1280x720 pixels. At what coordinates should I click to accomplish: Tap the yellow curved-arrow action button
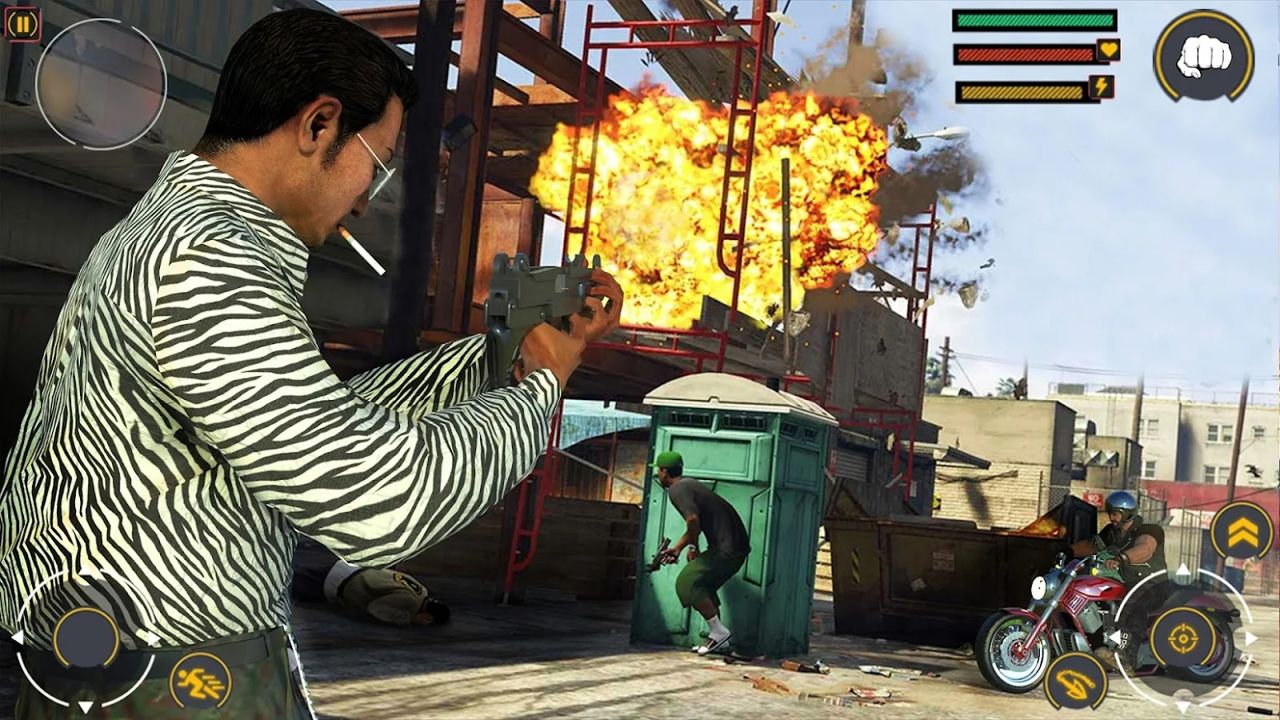(x=1075, y=681)
